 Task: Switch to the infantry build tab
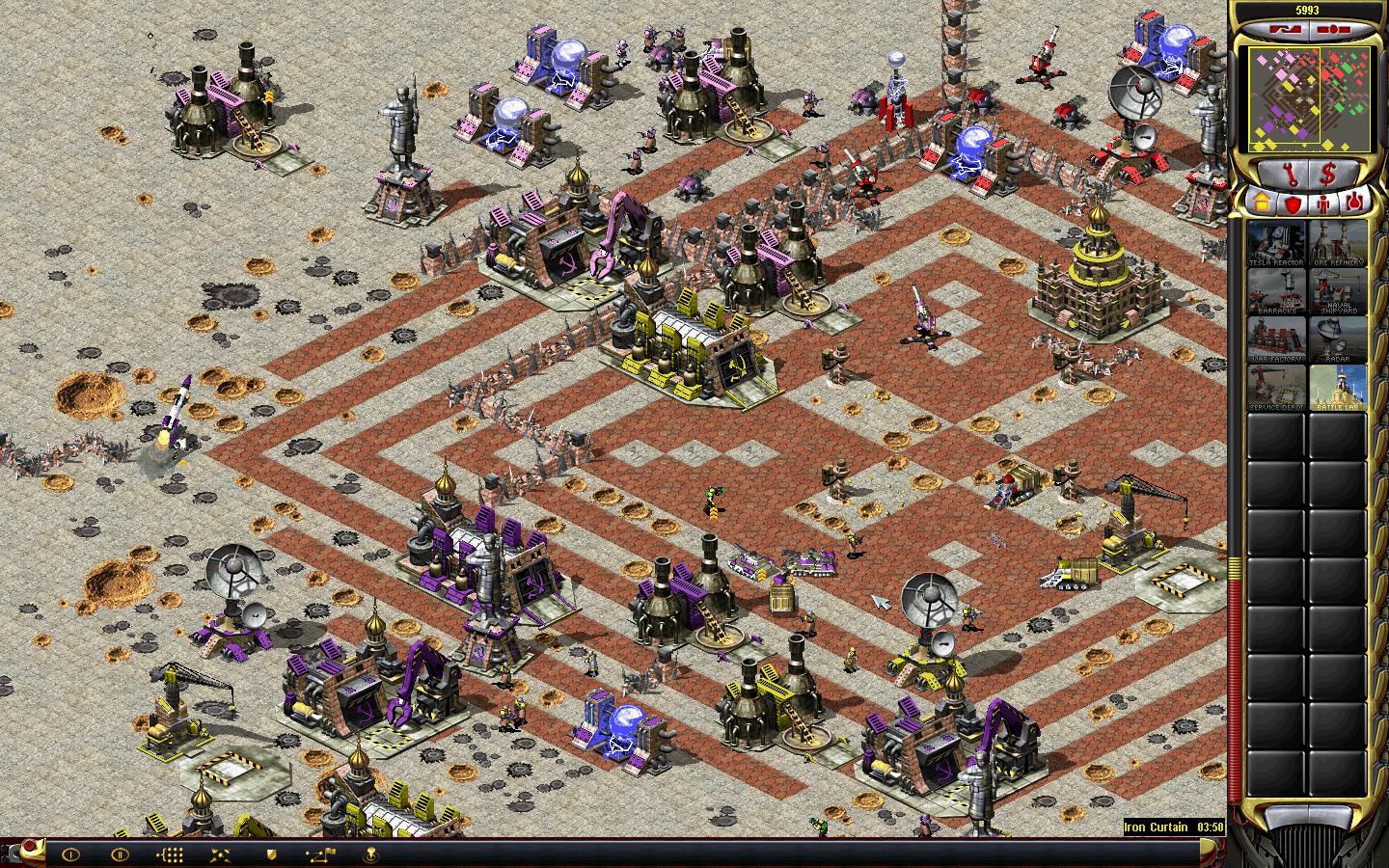pos(1325,203)
